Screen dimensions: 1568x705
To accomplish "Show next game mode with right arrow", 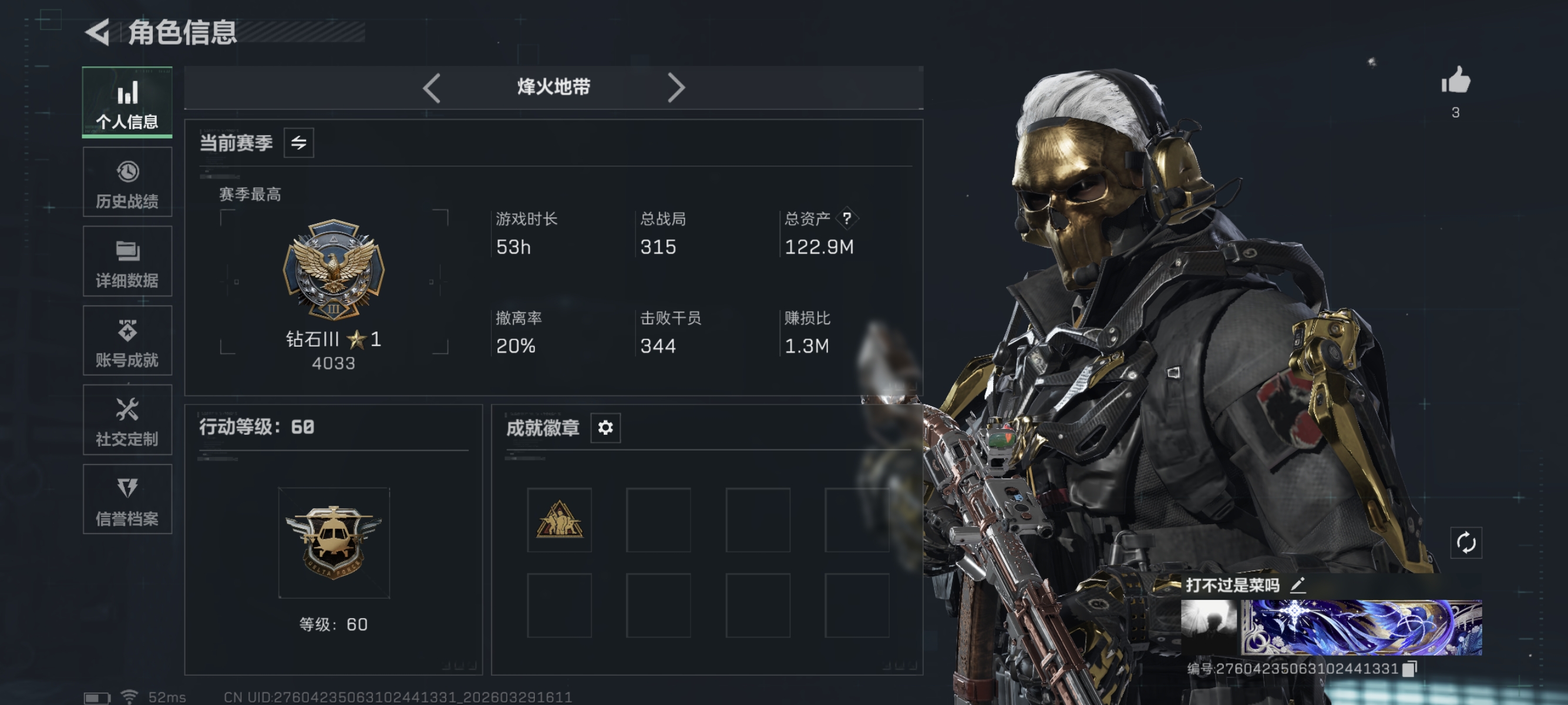I will (676, 88).
